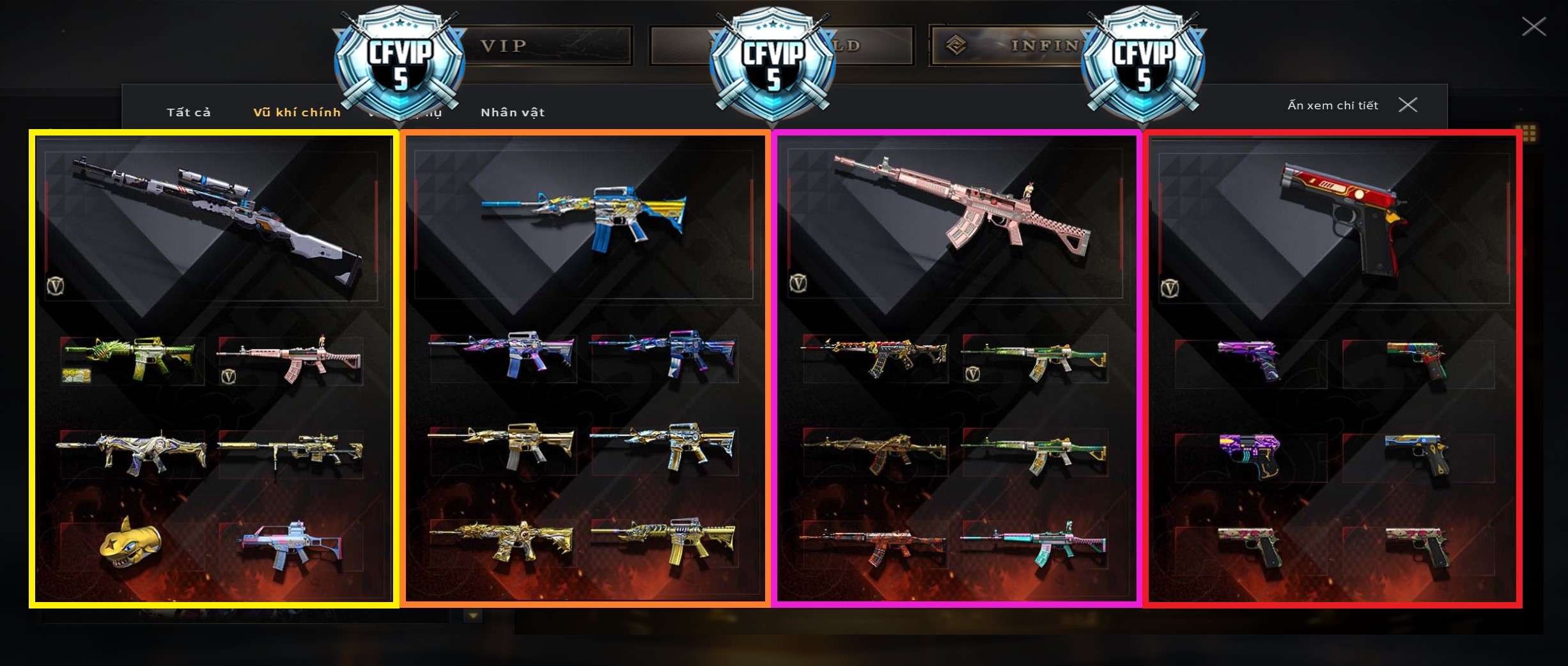Open the Nhân vật category tab

click(512, 112)
